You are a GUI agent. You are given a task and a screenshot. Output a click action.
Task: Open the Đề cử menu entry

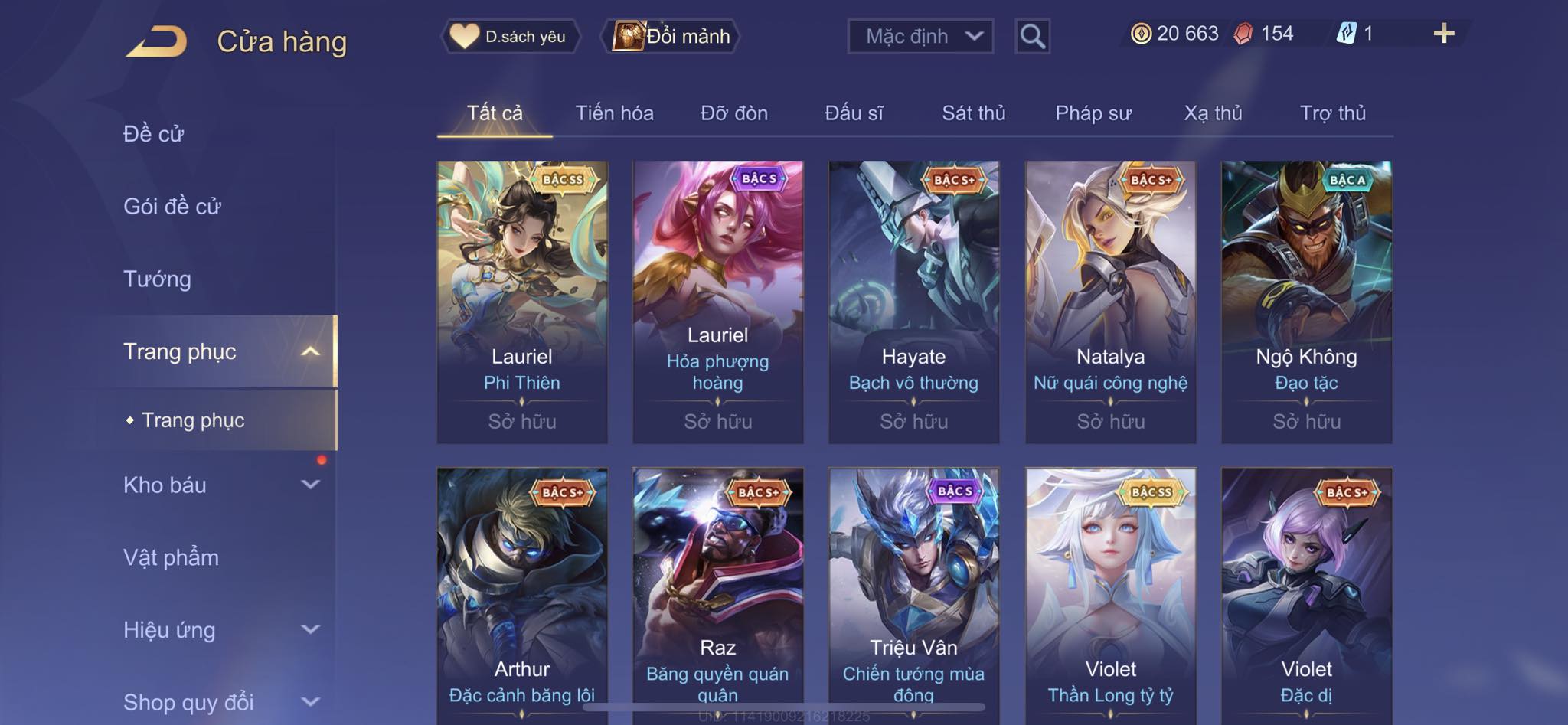(154, 134)
